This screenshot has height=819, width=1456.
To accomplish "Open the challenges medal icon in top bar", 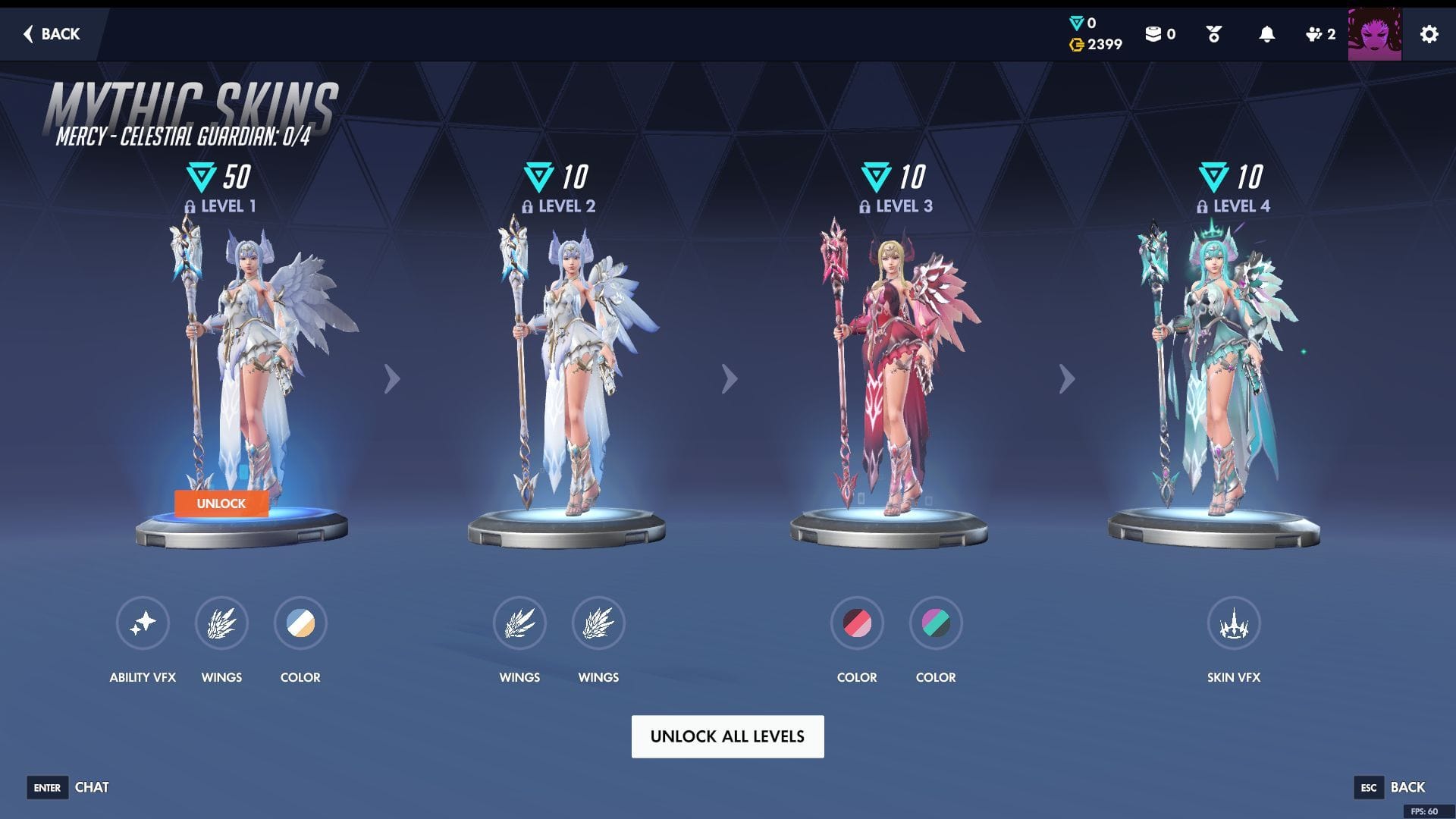I will tap(1213, 34).
